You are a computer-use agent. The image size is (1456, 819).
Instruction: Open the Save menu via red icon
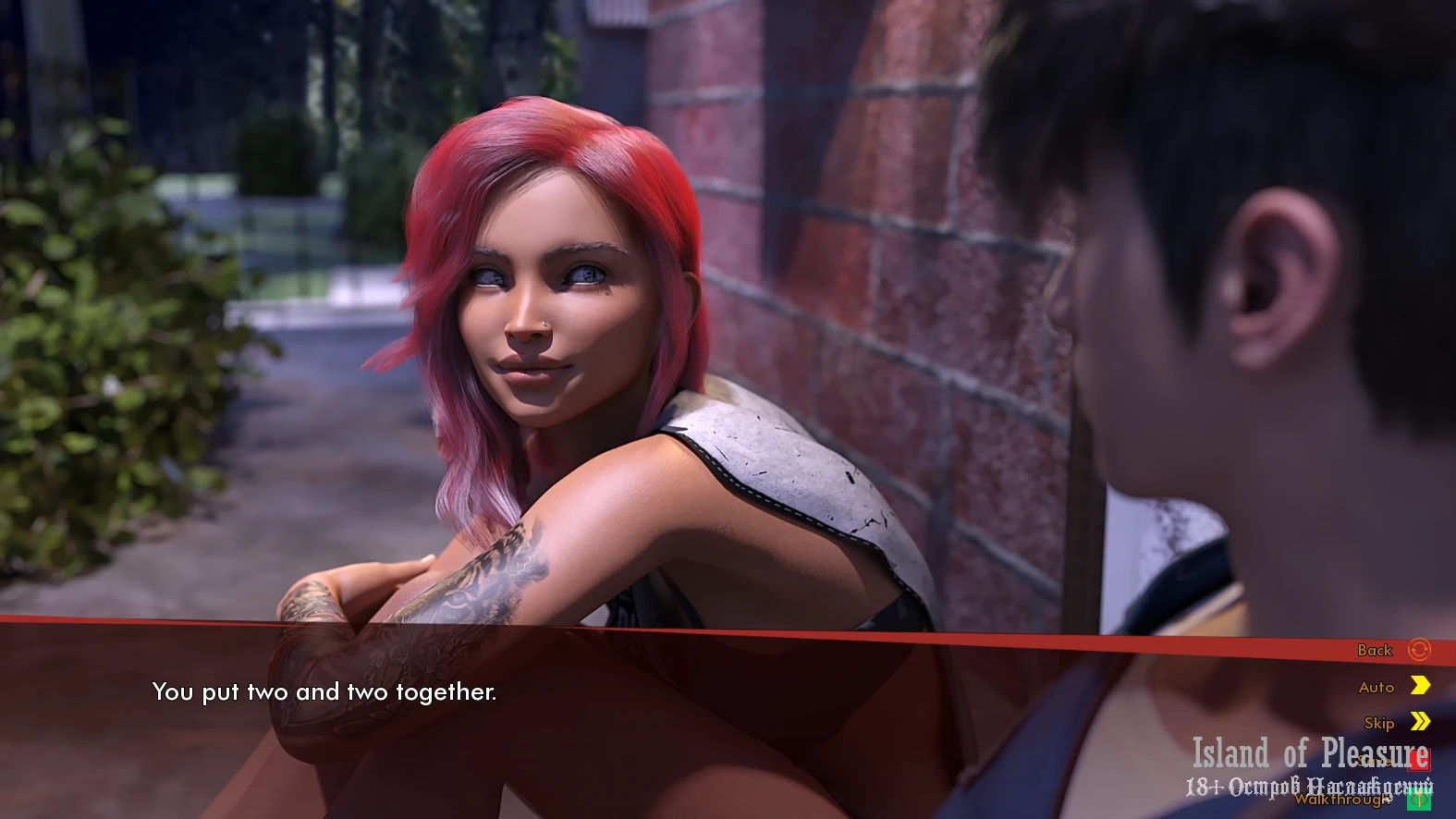point(1418,760)
